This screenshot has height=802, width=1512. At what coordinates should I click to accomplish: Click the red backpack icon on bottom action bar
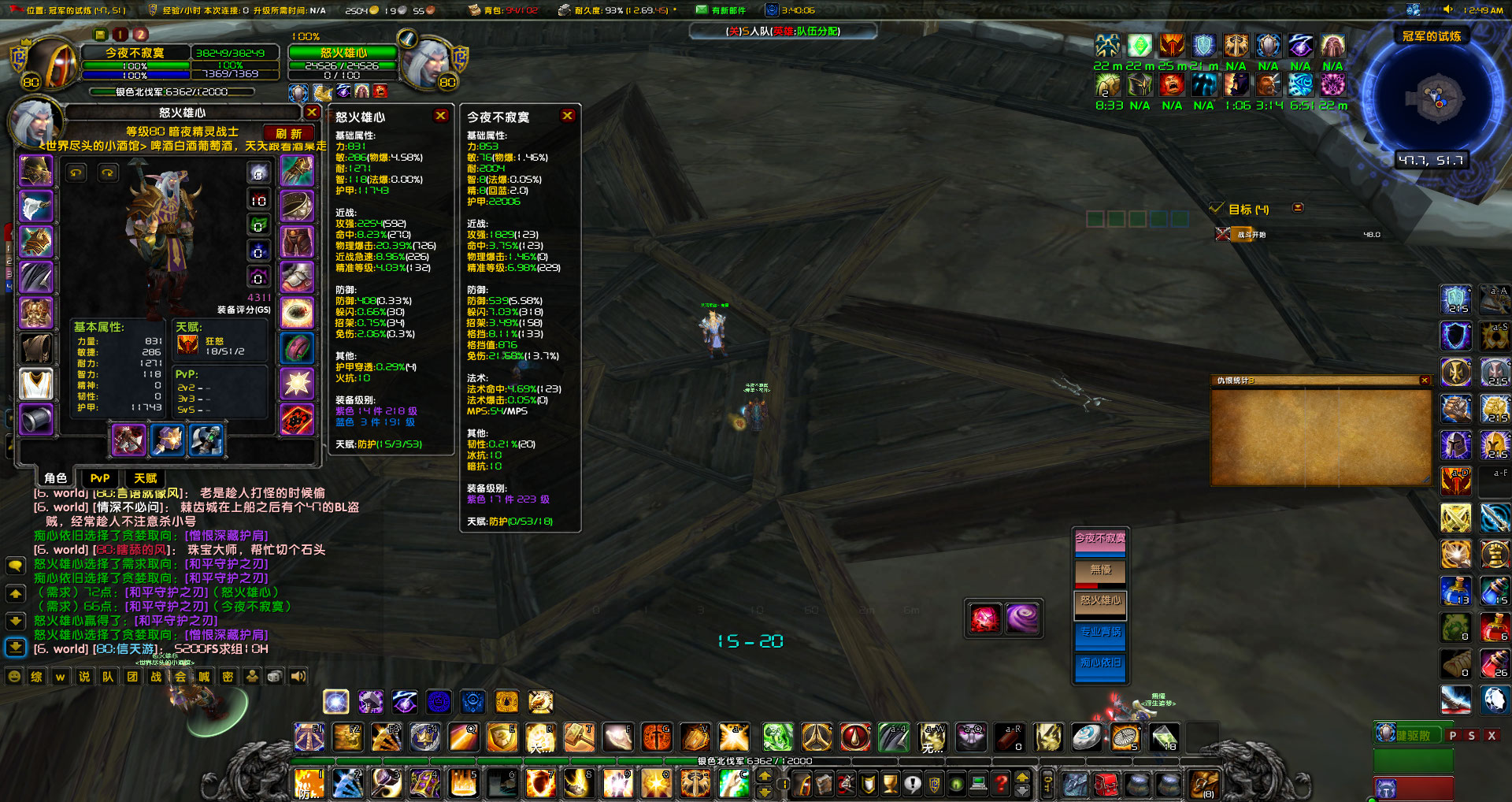[x=1106, y=785]
